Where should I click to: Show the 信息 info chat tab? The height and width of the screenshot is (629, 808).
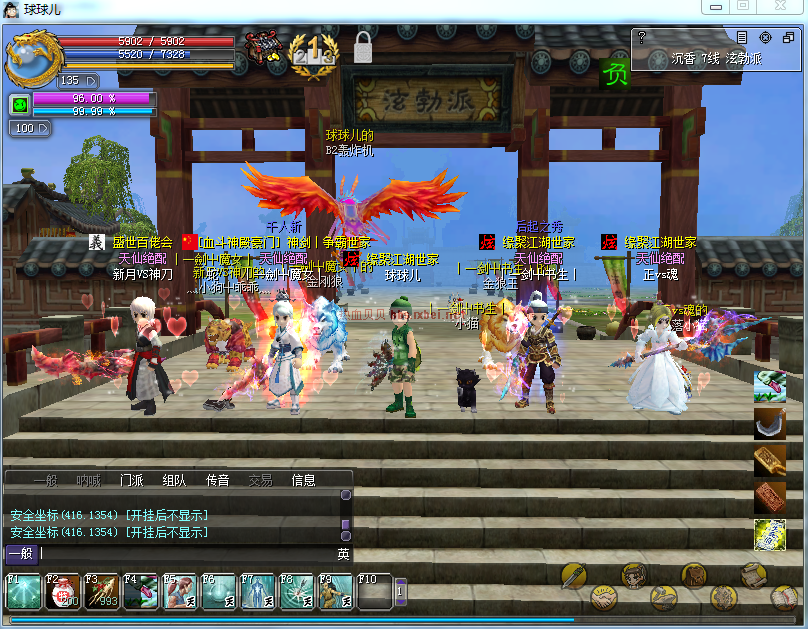tap(303, 480)
